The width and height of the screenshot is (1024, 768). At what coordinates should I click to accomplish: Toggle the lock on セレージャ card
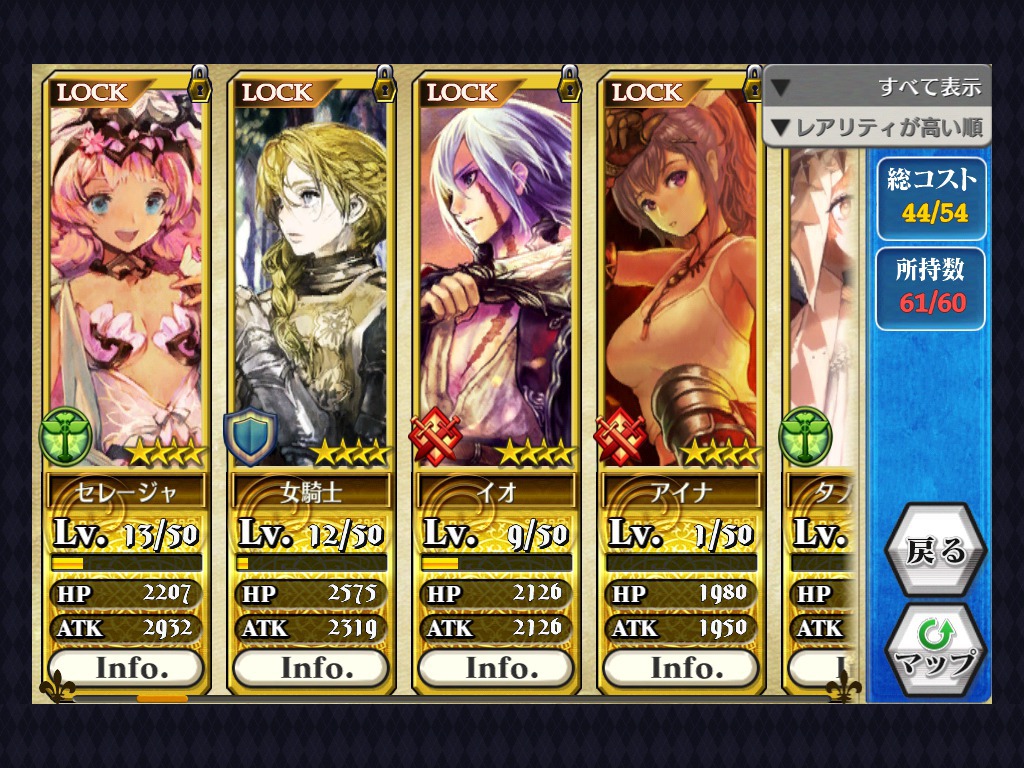coord(199,84)
